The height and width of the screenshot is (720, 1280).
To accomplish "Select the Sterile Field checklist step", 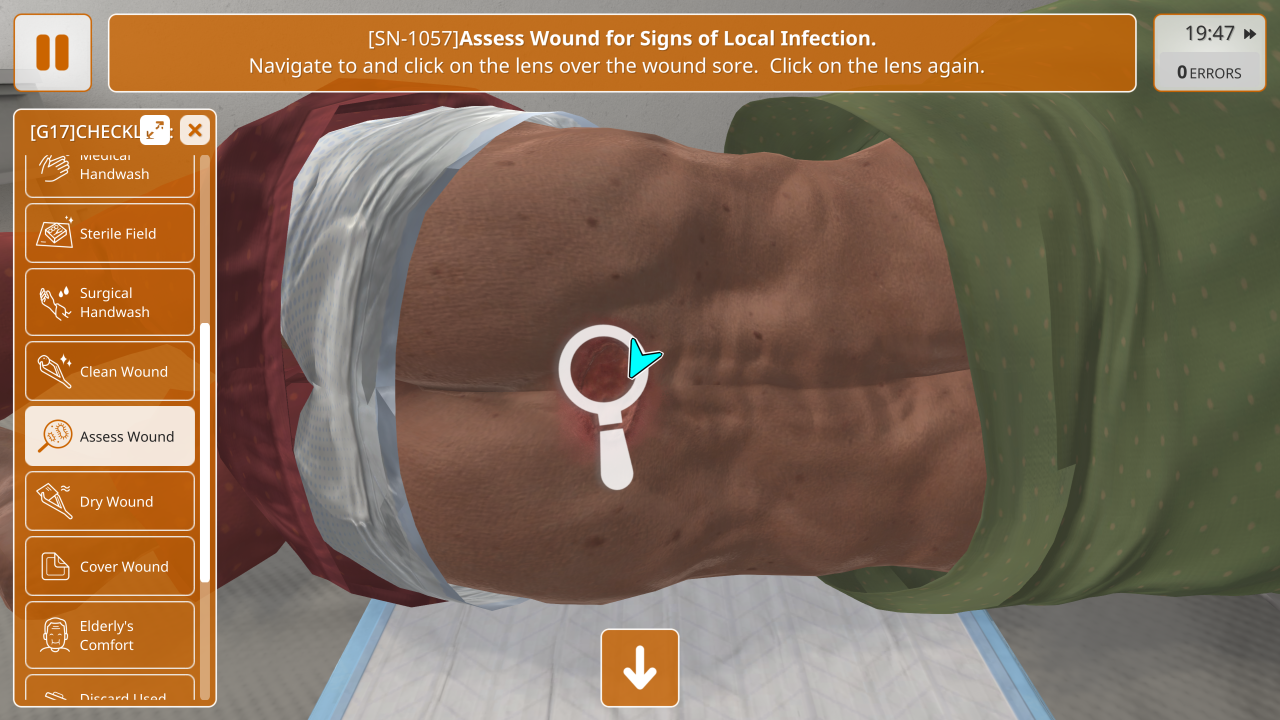I will 110,233.
